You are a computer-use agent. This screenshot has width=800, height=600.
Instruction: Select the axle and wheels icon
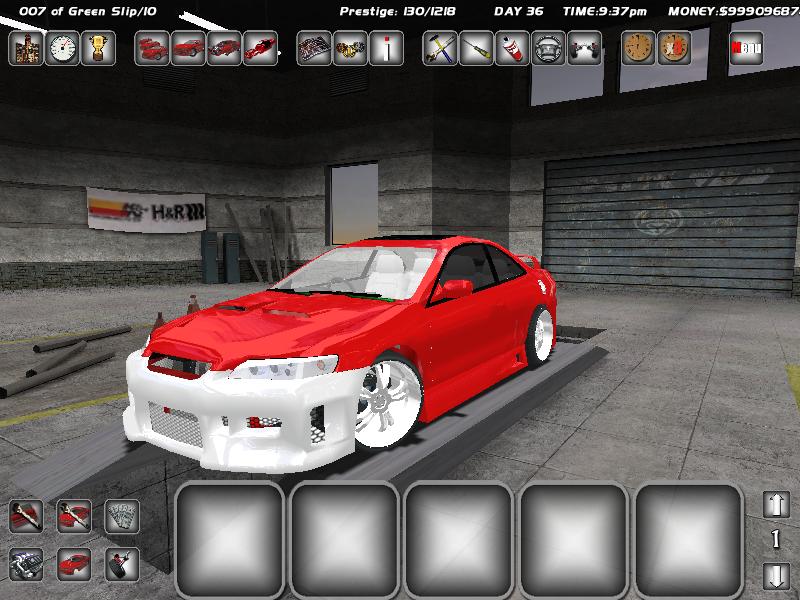click(584, 47)
